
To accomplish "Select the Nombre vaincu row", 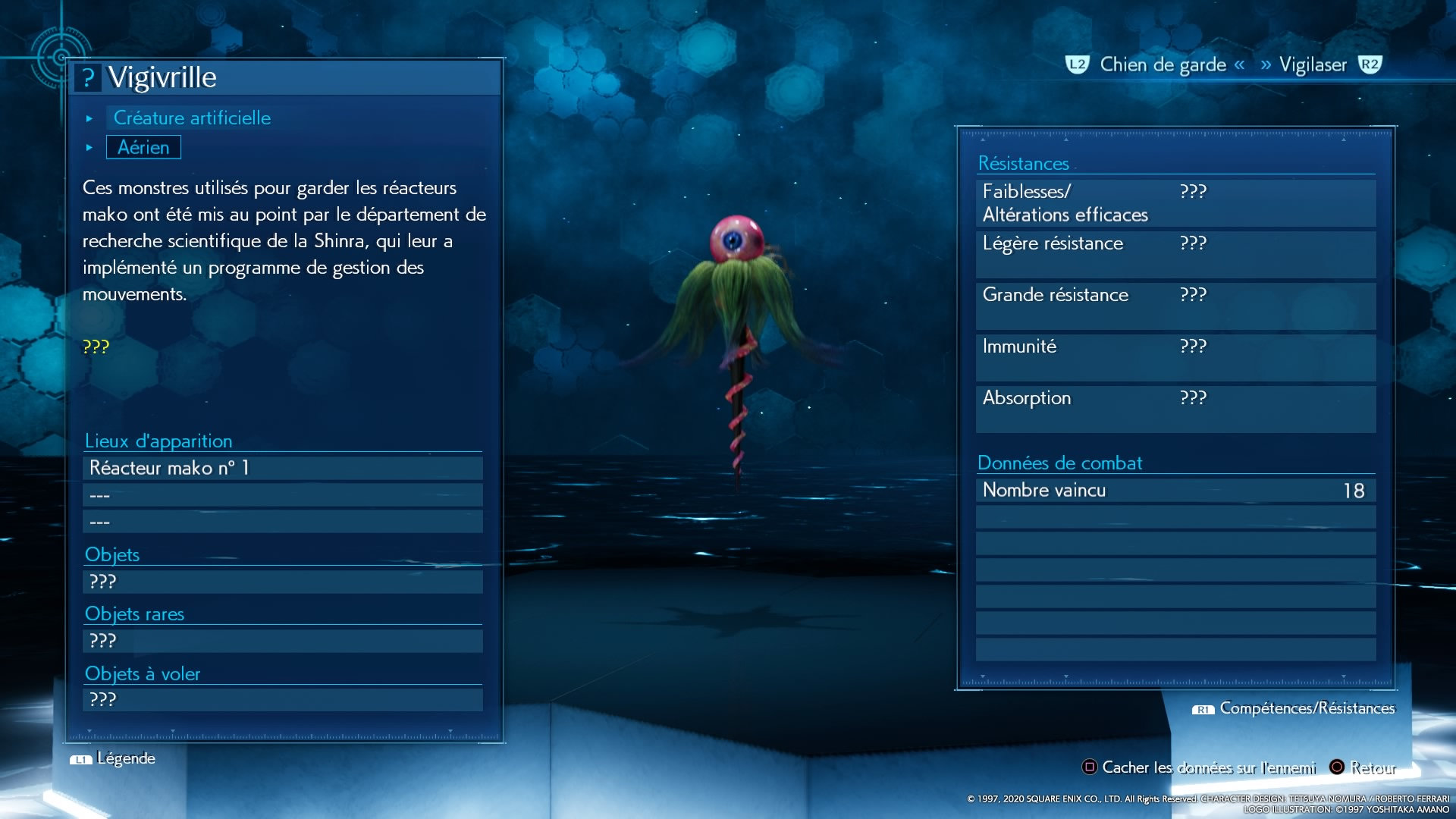I will tap(1175, 491).
